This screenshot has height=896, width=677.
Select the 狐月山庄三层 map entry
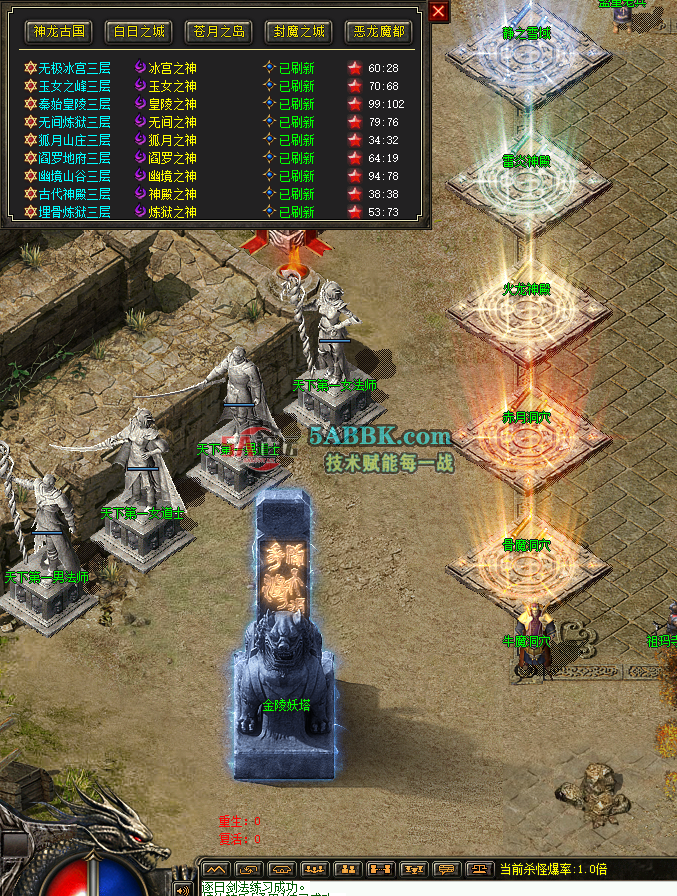pos(74,140)
